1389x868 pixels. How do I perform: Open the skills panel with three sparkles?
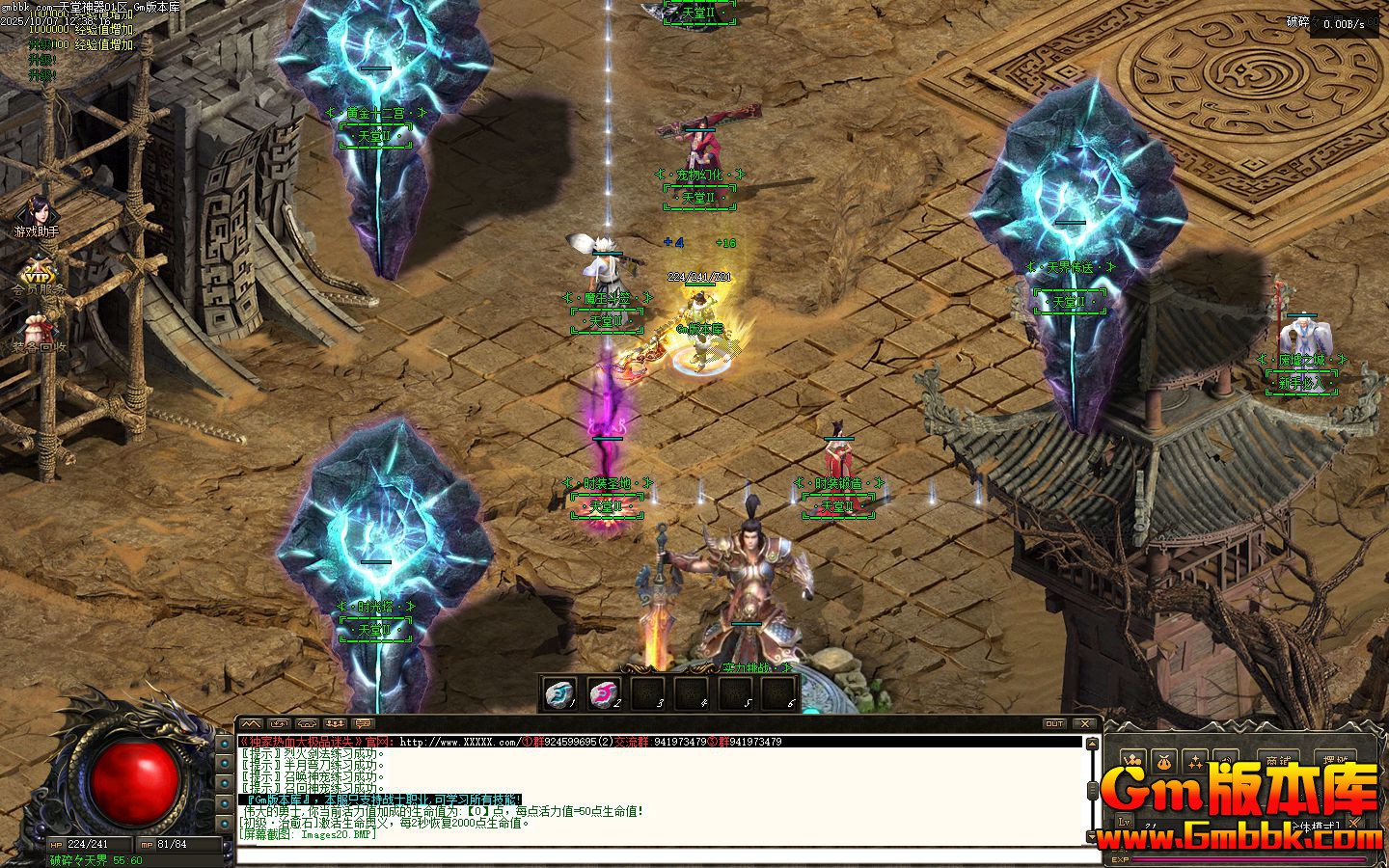[1195, 761]
